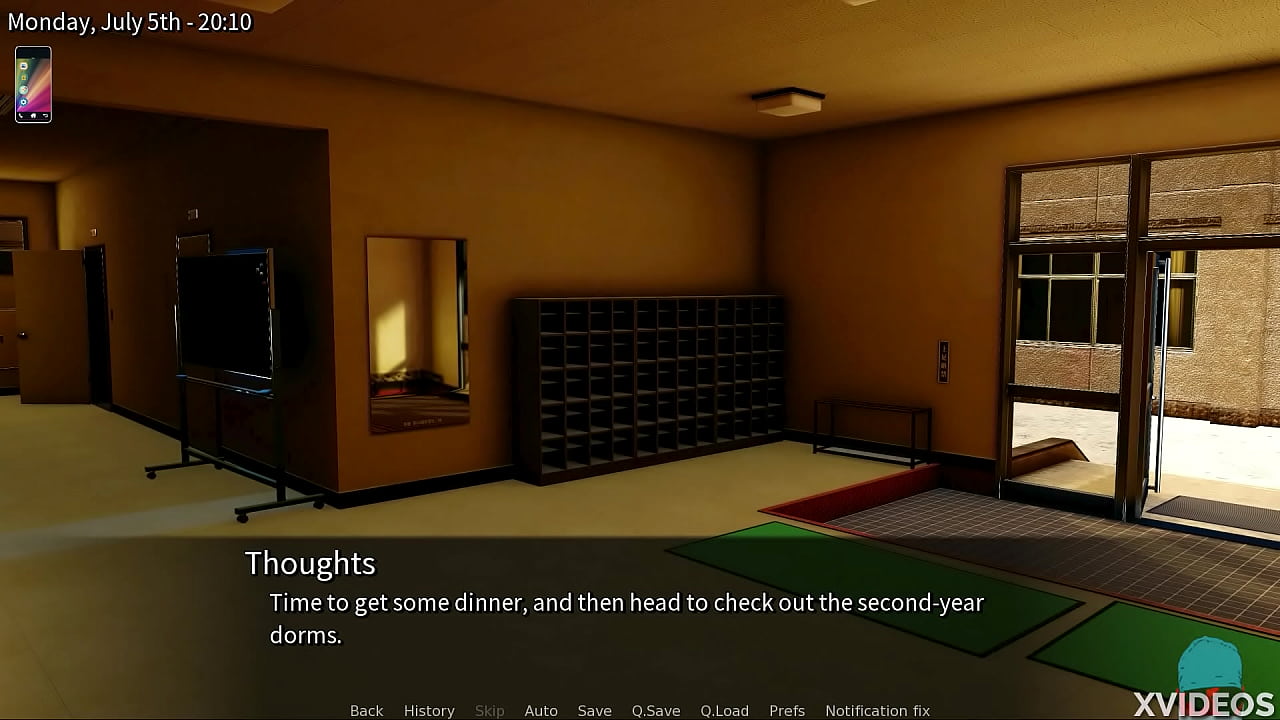This screenshot has height=720, width=1280.
Task: Tap the settings gear app on the phone
Action: tap(24, 101)
